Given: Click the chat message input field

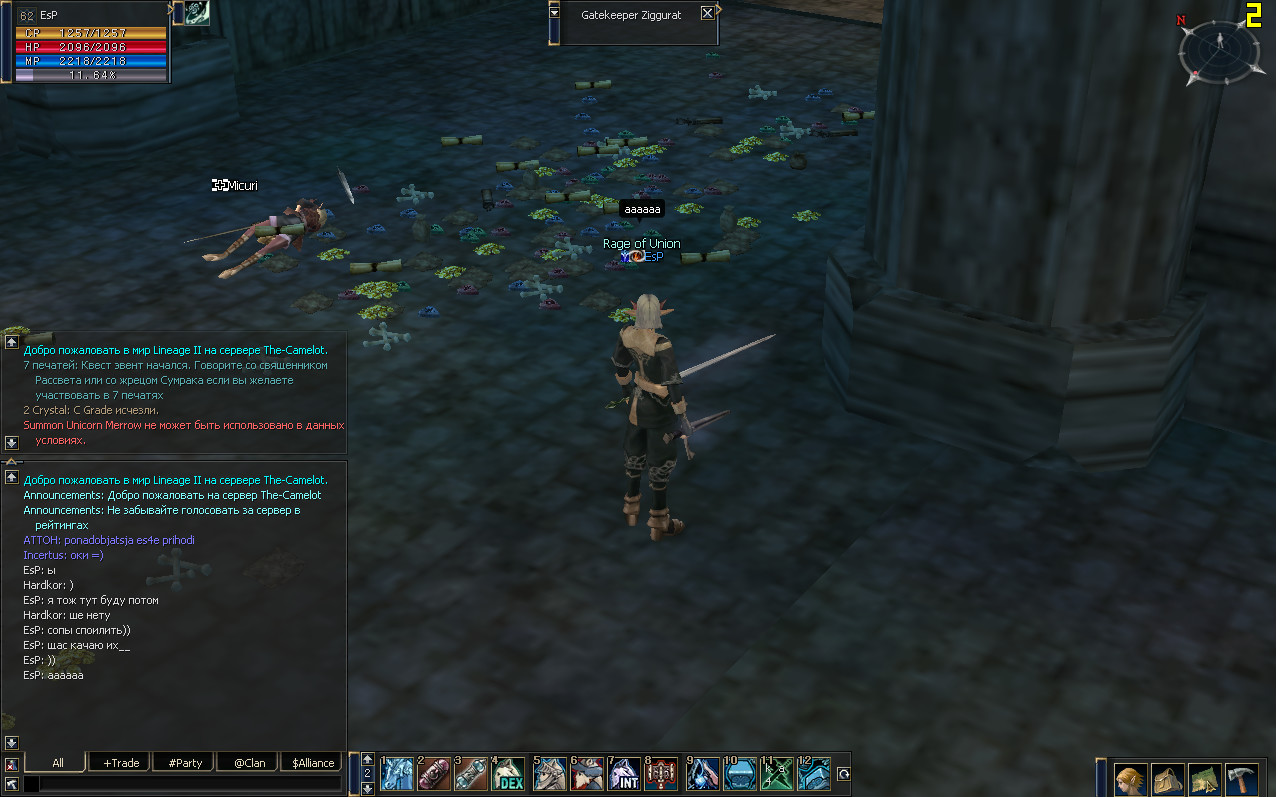Looking at the screenshot, I should [x=190, y=784].
